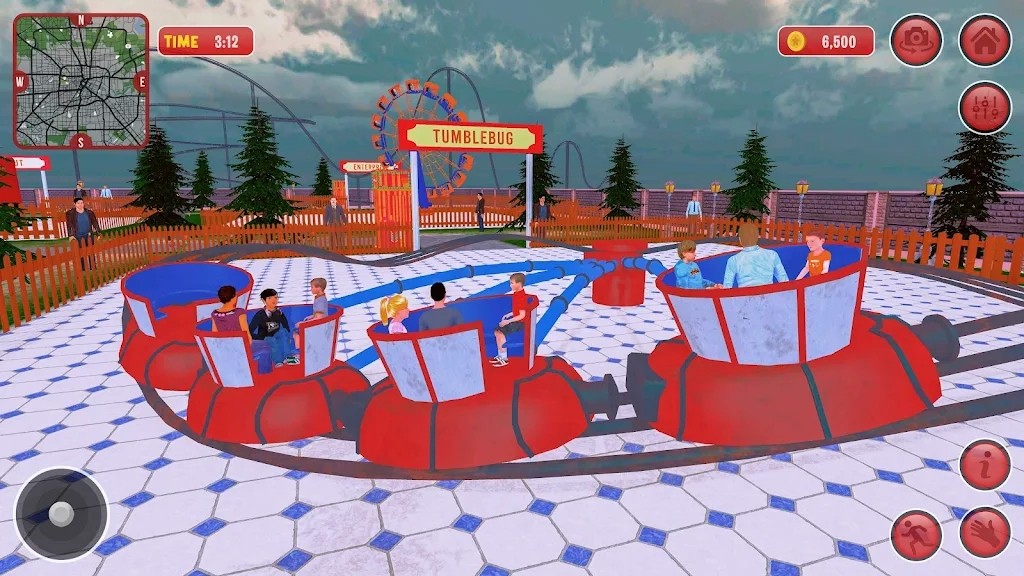Return to the home menu

point(985,41)
